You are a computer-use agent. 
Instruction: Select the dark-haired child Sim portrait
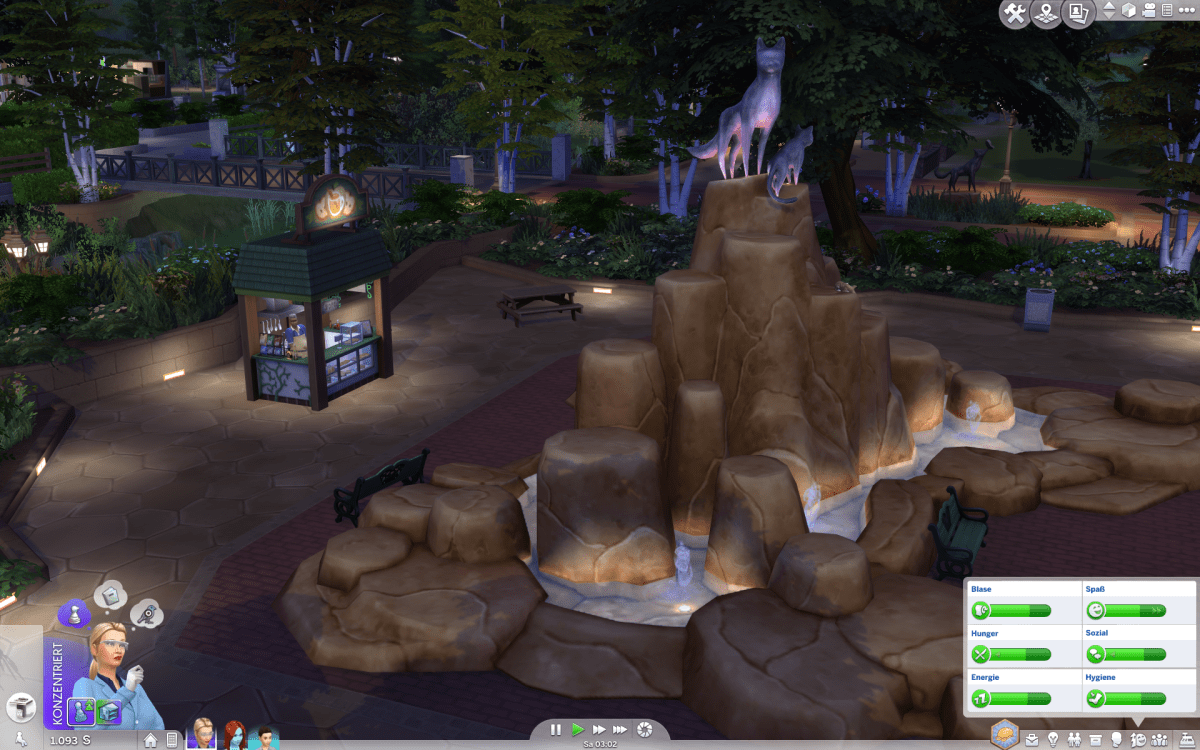point(265,735)
